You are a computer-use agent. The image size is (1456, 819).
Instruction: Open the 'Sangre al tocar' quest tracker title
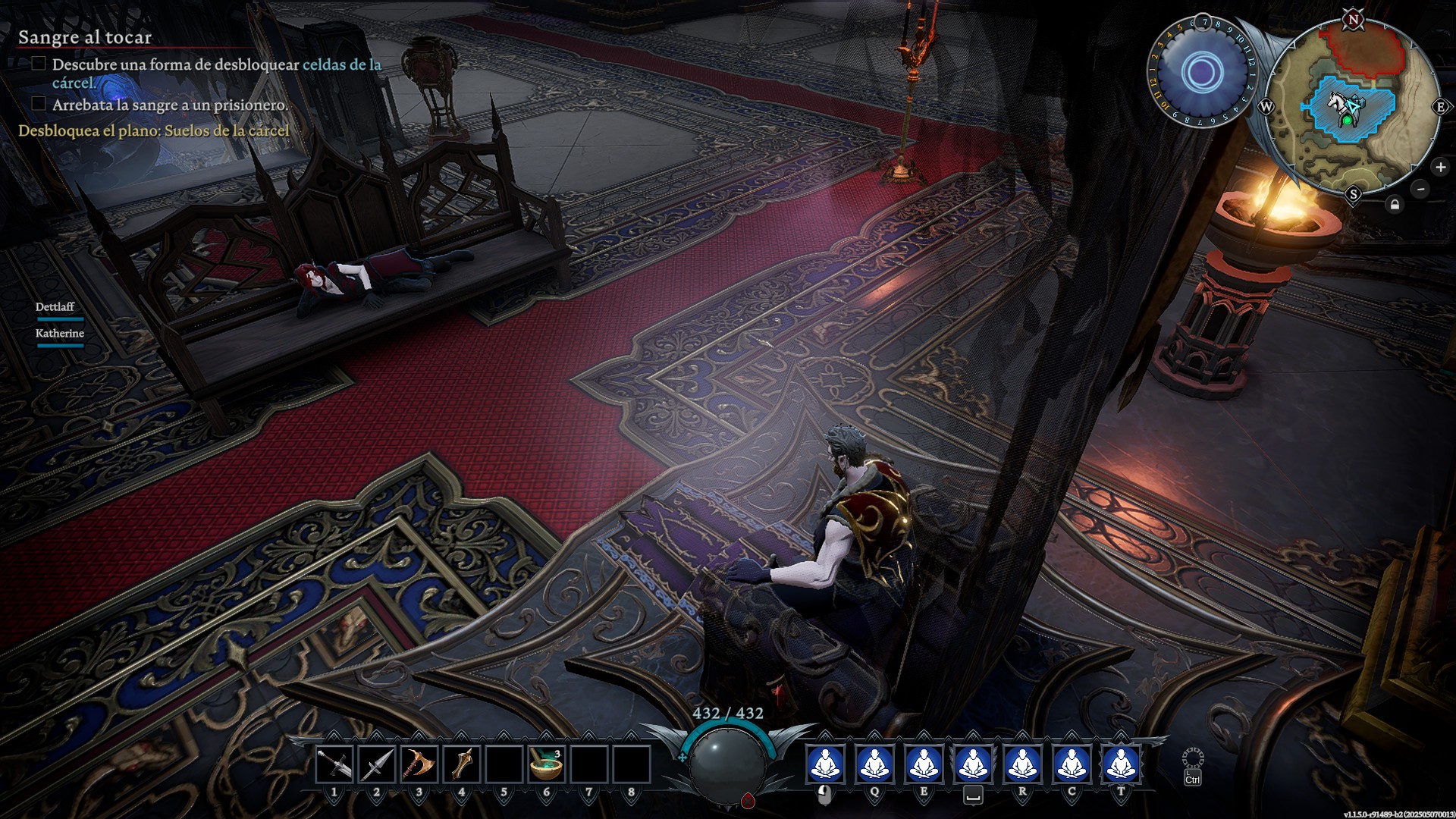(85, 37)
